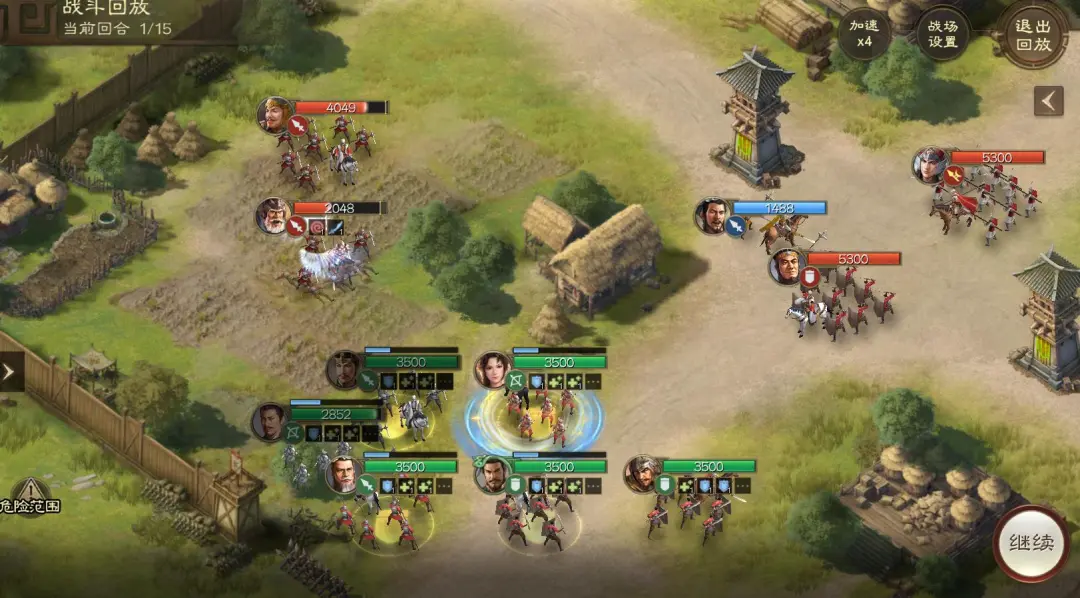Select the general portrait with 1488 troops

(x=713, y=216)
